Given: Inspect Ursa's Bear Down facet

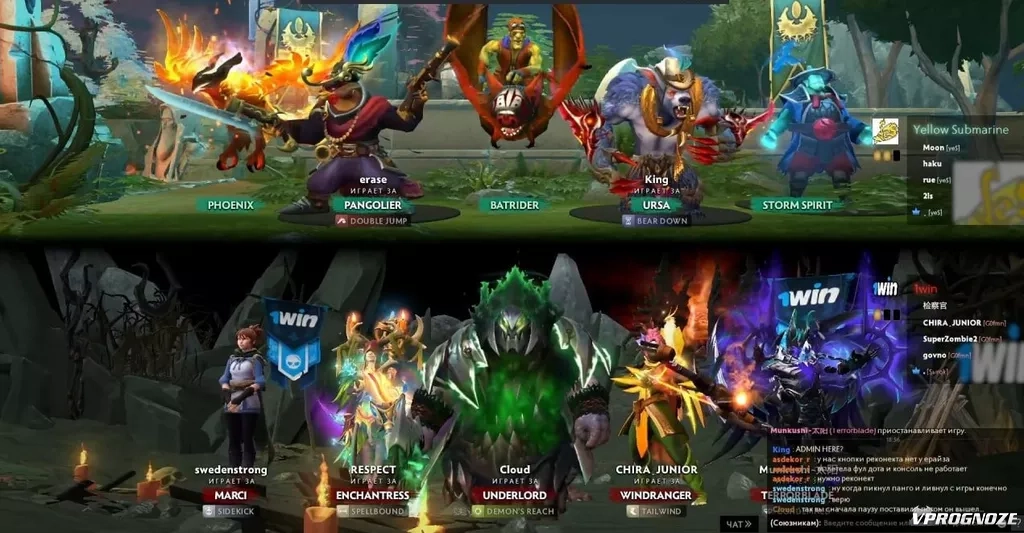Looking at the screenshot, I should click(x=656, y=220).
